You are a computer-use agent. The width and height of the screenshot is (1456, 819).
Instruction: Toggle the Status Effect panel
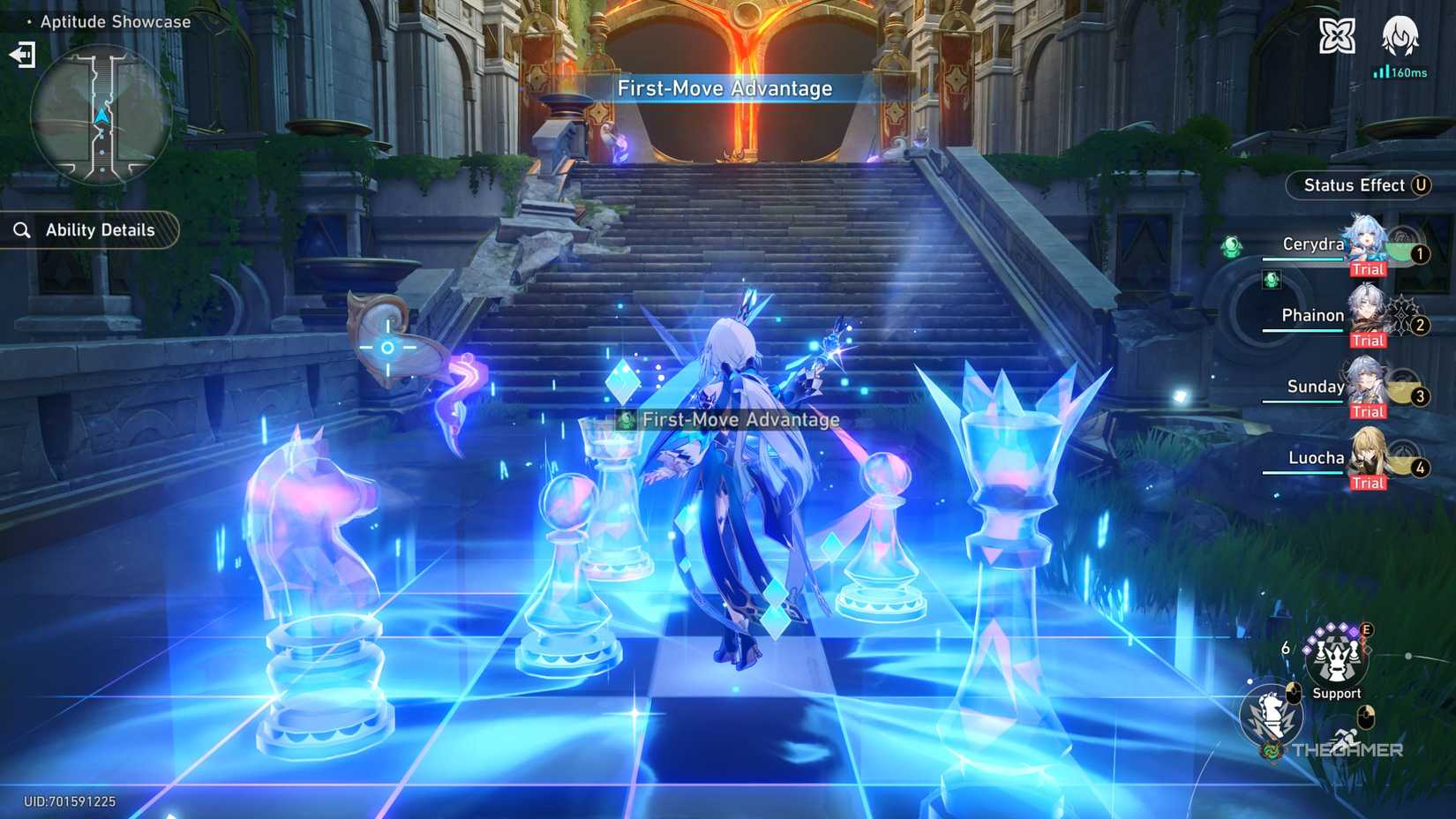1359,185
